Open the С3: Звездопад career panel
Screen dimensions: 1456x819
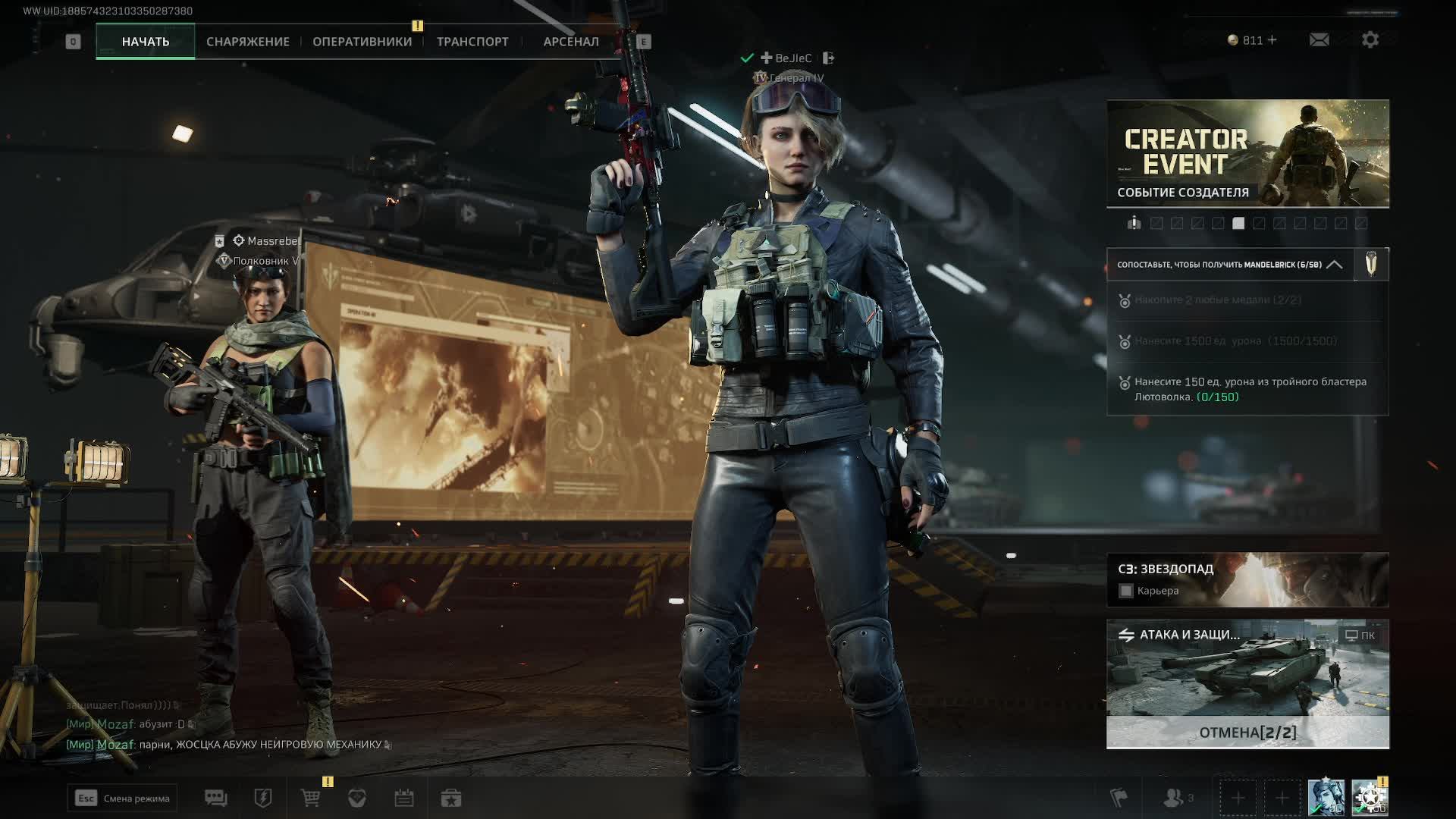(x=1247, y=579)
